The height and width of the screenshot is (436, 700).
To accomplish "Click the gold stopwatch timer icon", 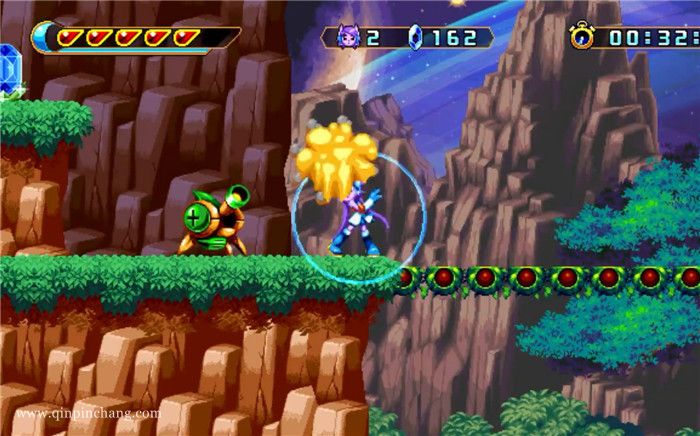I will (x=582, y=37).
